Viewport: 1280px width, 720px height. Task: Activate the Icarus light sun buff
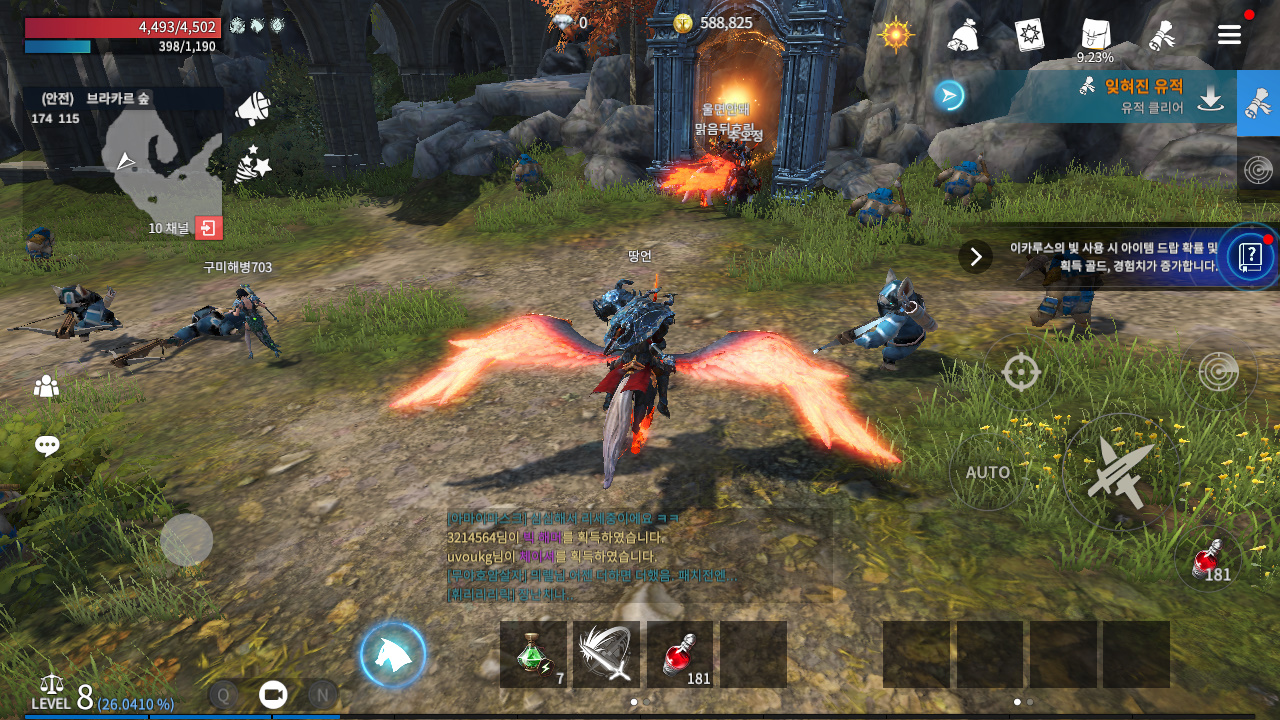(x=896, y=35)
